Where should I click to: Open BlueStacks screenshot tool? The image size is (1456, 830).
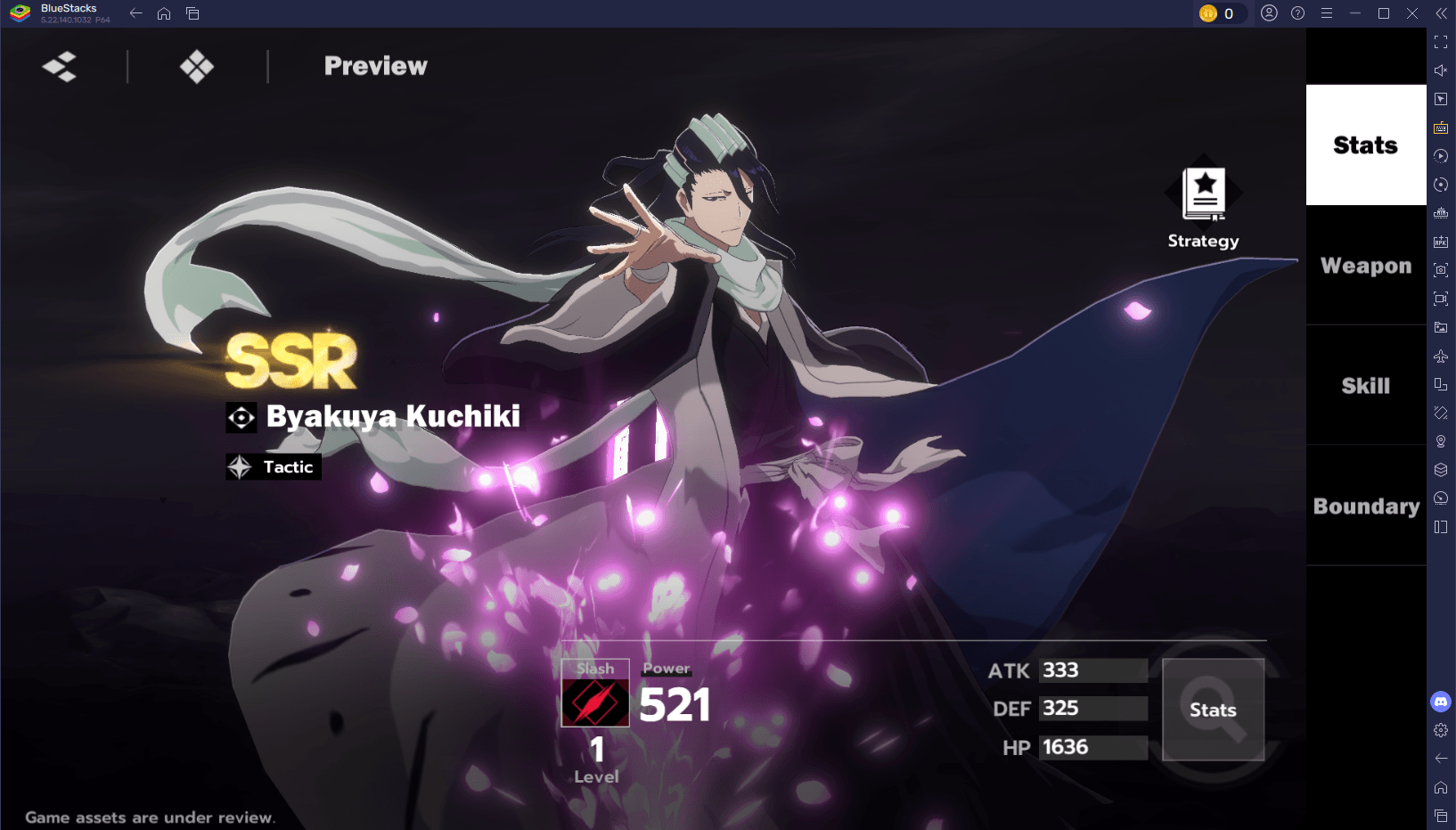[x=1441, y=270]
